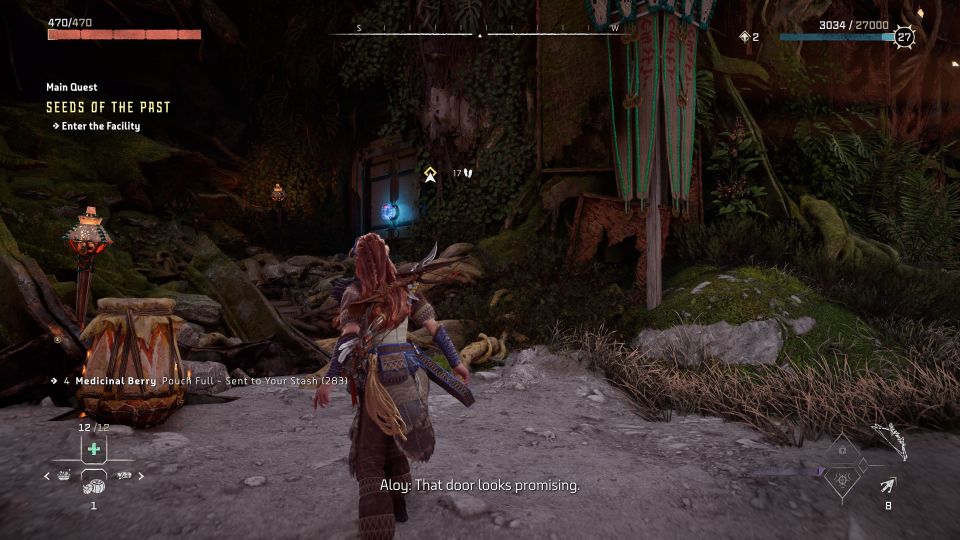Choose the arrow ammo type icon
Screen dimensions: 960x540
(887, 486)
